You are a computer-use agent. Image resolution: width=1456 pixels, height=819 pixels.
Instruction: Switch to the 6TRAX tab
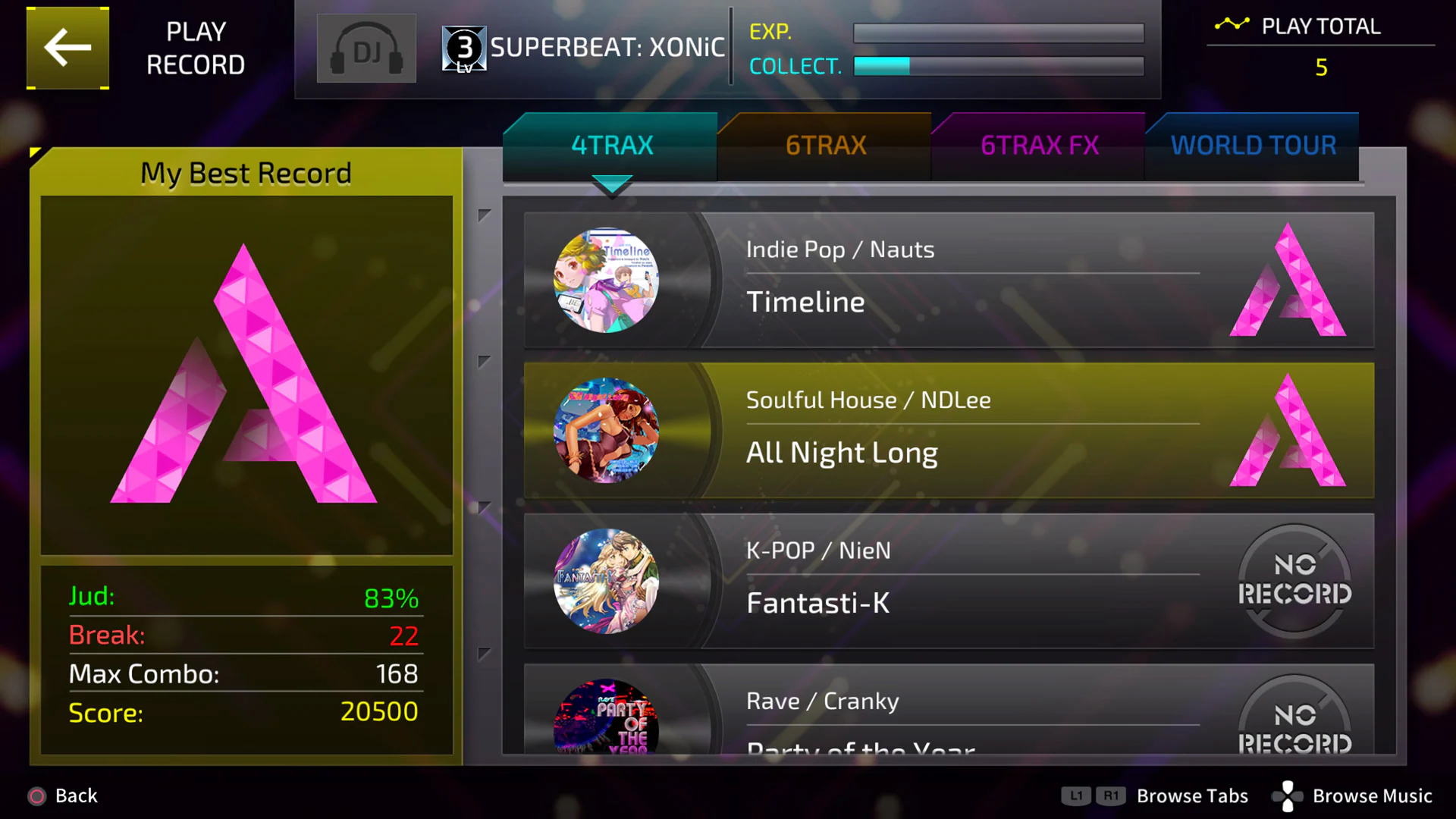825,145
